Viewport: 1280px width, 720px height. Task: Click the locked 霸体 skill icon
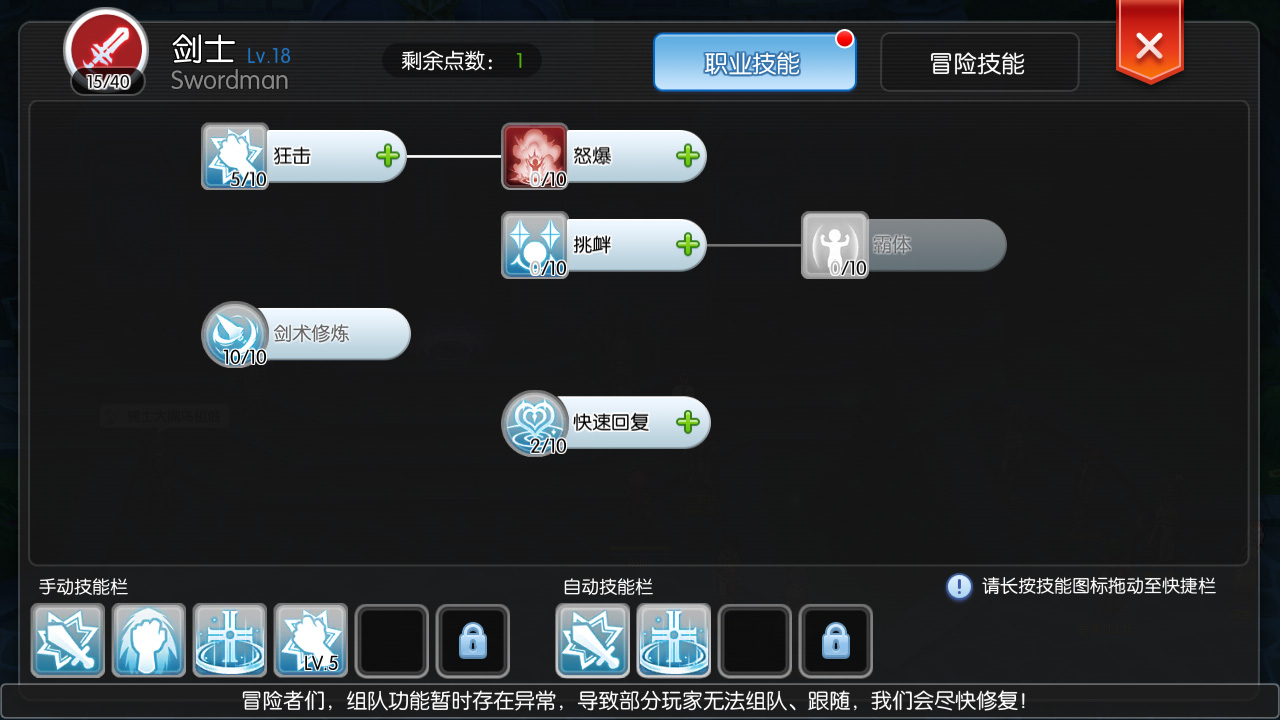coord(835,244)
